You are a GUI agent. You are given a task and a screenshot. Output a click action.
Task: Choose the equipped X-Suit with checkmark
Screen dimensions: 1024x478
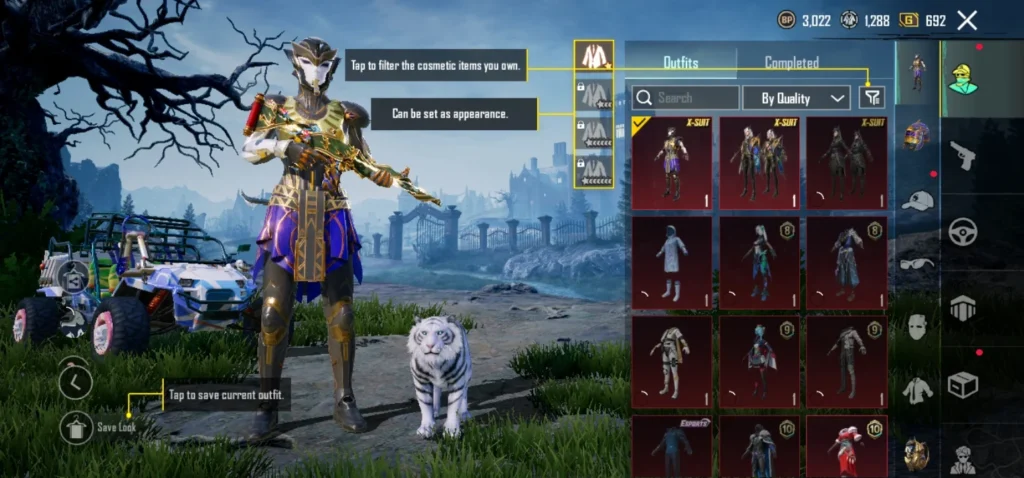pos(672,163)
